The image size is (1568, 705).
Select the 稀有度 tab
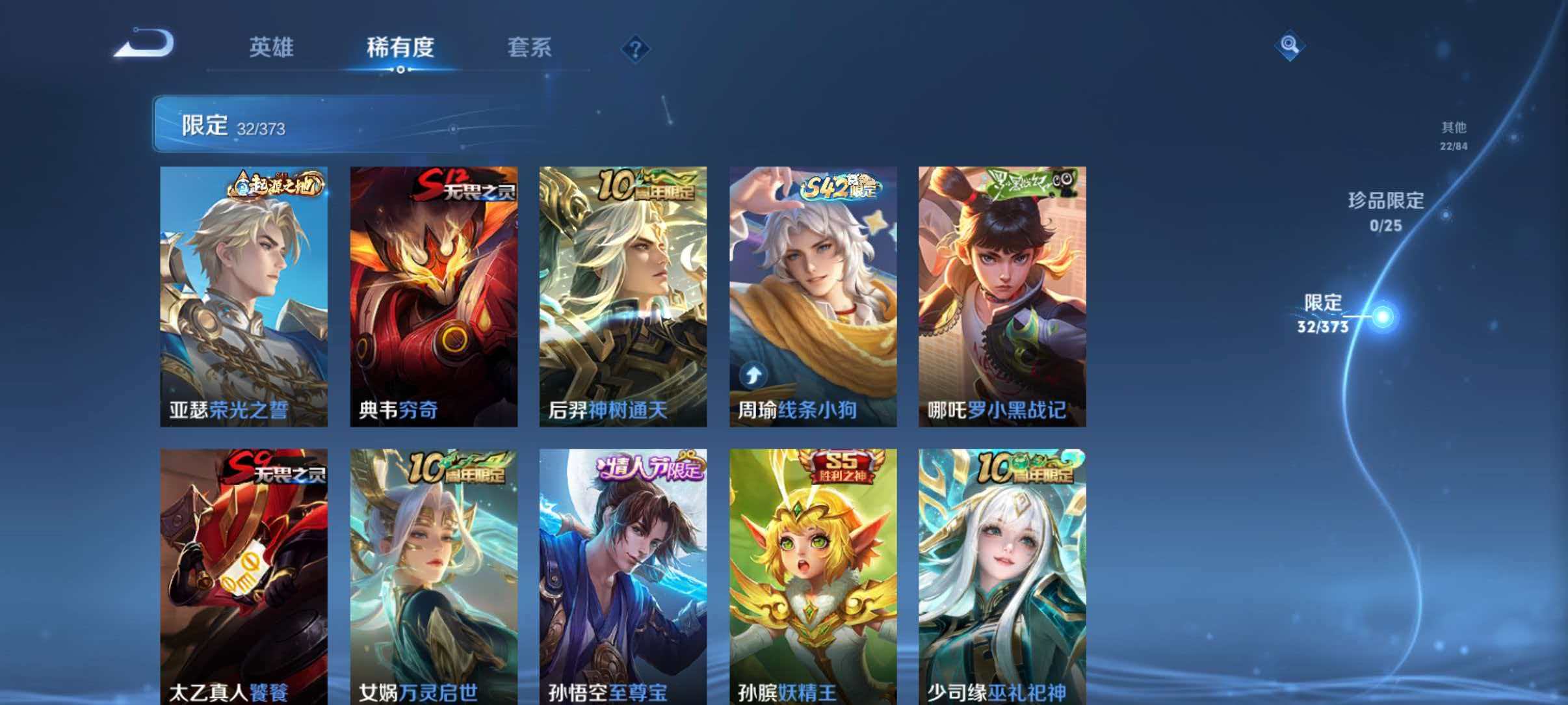click(401, 48)
